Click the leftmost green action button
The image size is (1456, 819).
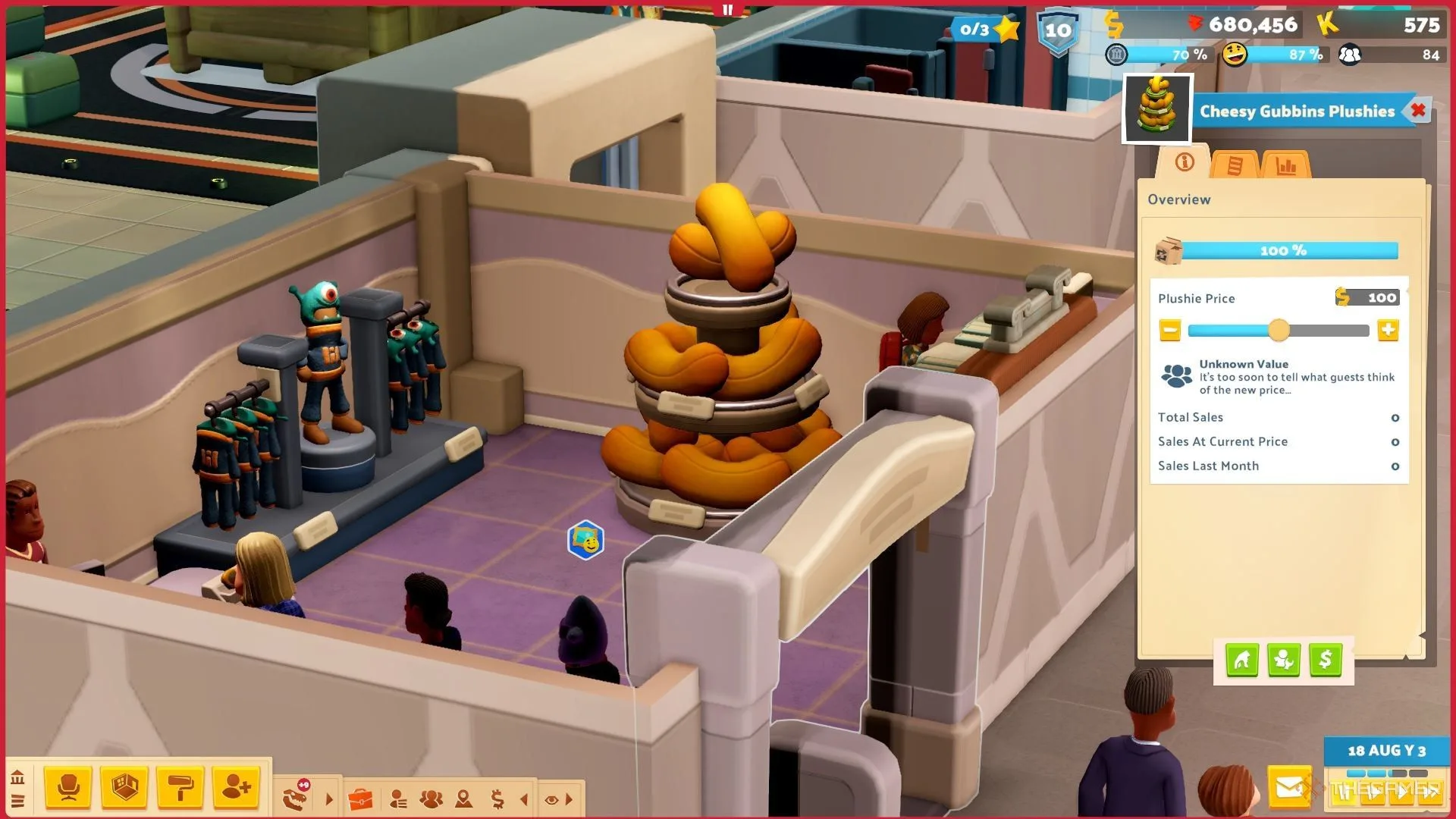pyautogui.click(x=1241, y=661)
